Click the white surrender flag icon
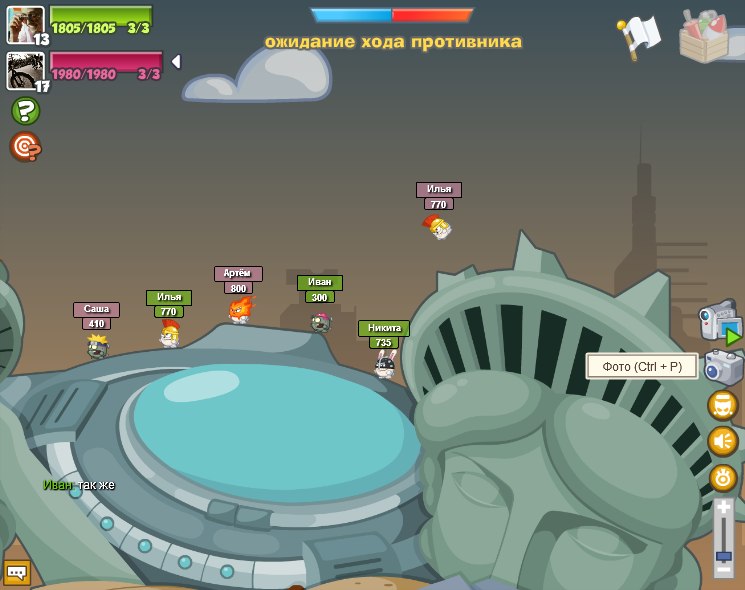Viewport: 745px width, 590px height. tap(639, 36)
